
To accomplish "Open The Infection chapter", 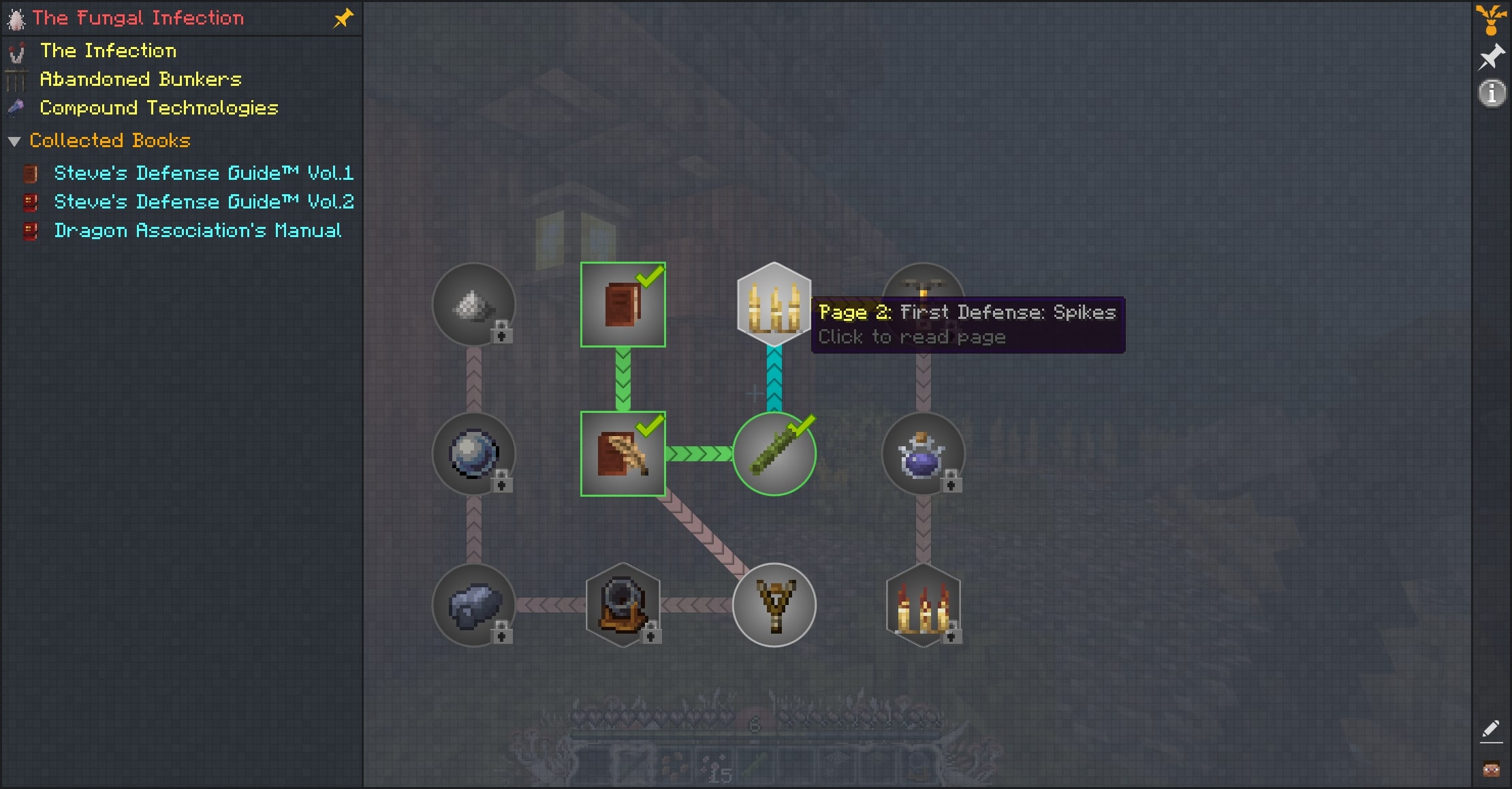I will 108,51.
